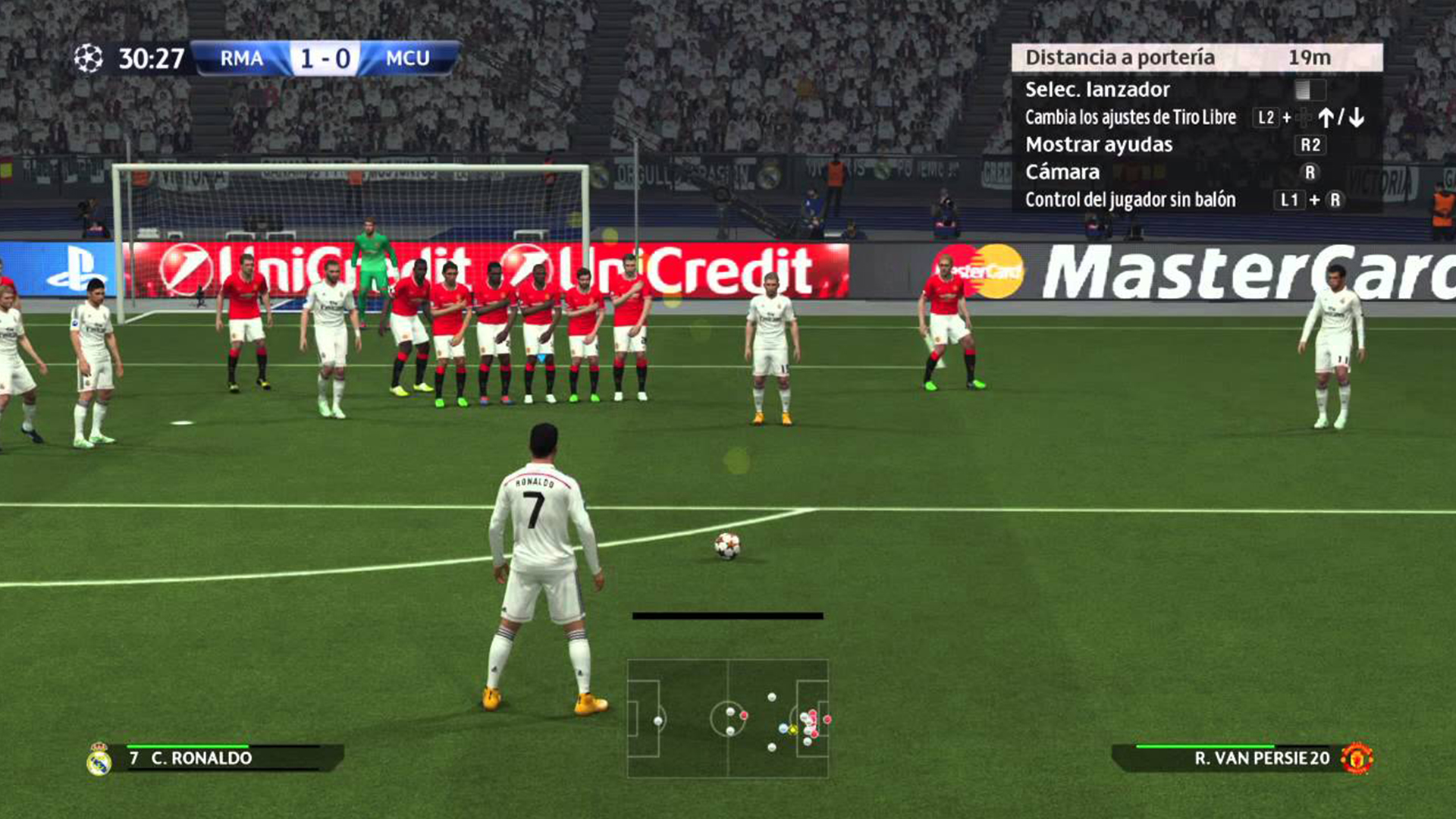Click the pitch radar minimap

click(x=727, y=718)
